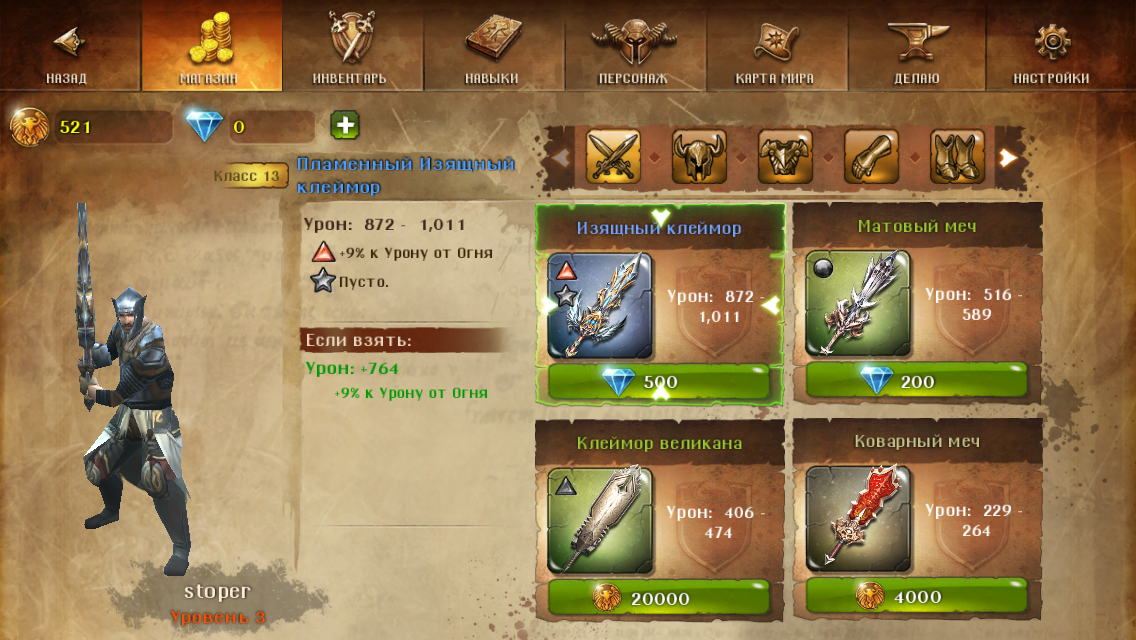Purchase Клеймор великана for 20000 gold
The image size is (1136, 640).
click(x=659, y=598)
